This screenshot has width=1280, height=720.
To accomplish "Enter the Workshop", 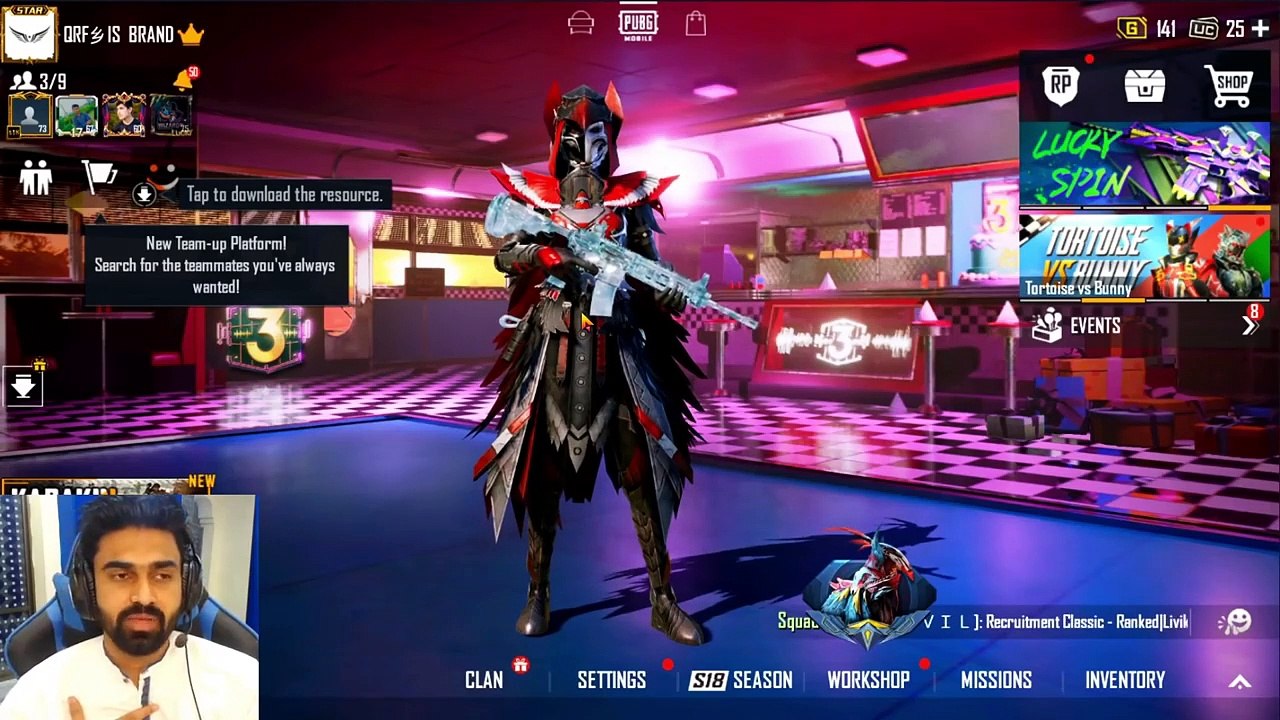I will [x=868, y=680].
